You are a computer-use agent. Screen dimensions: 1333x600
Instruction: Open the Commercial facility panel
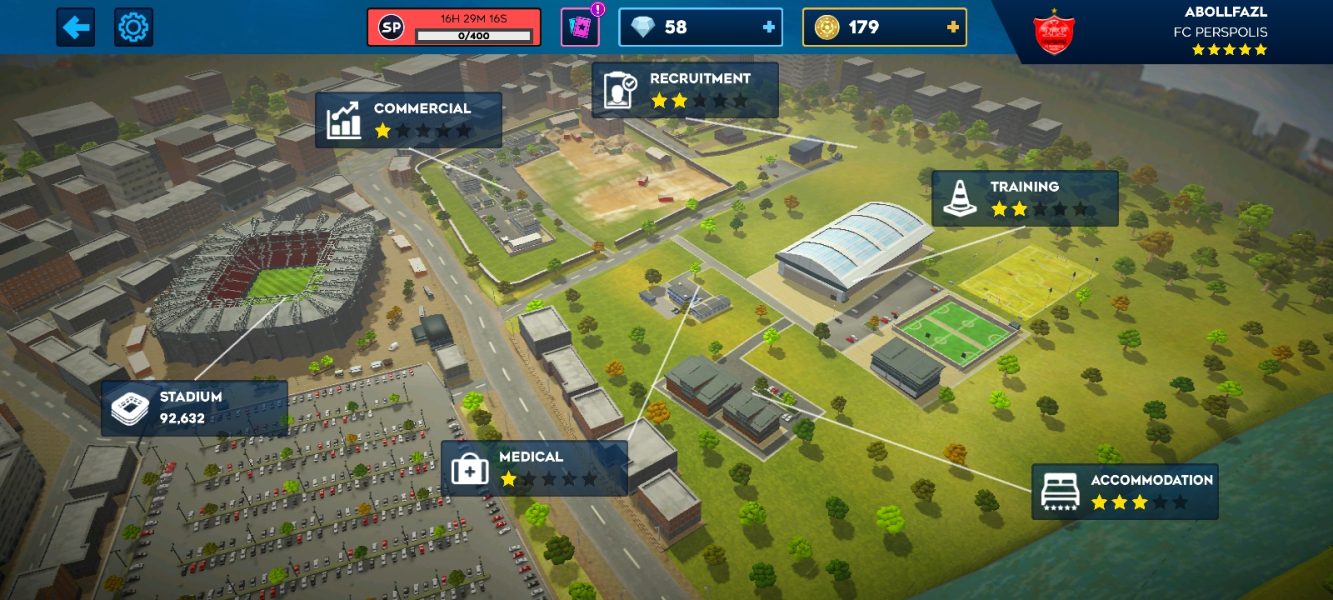point(408,120)
